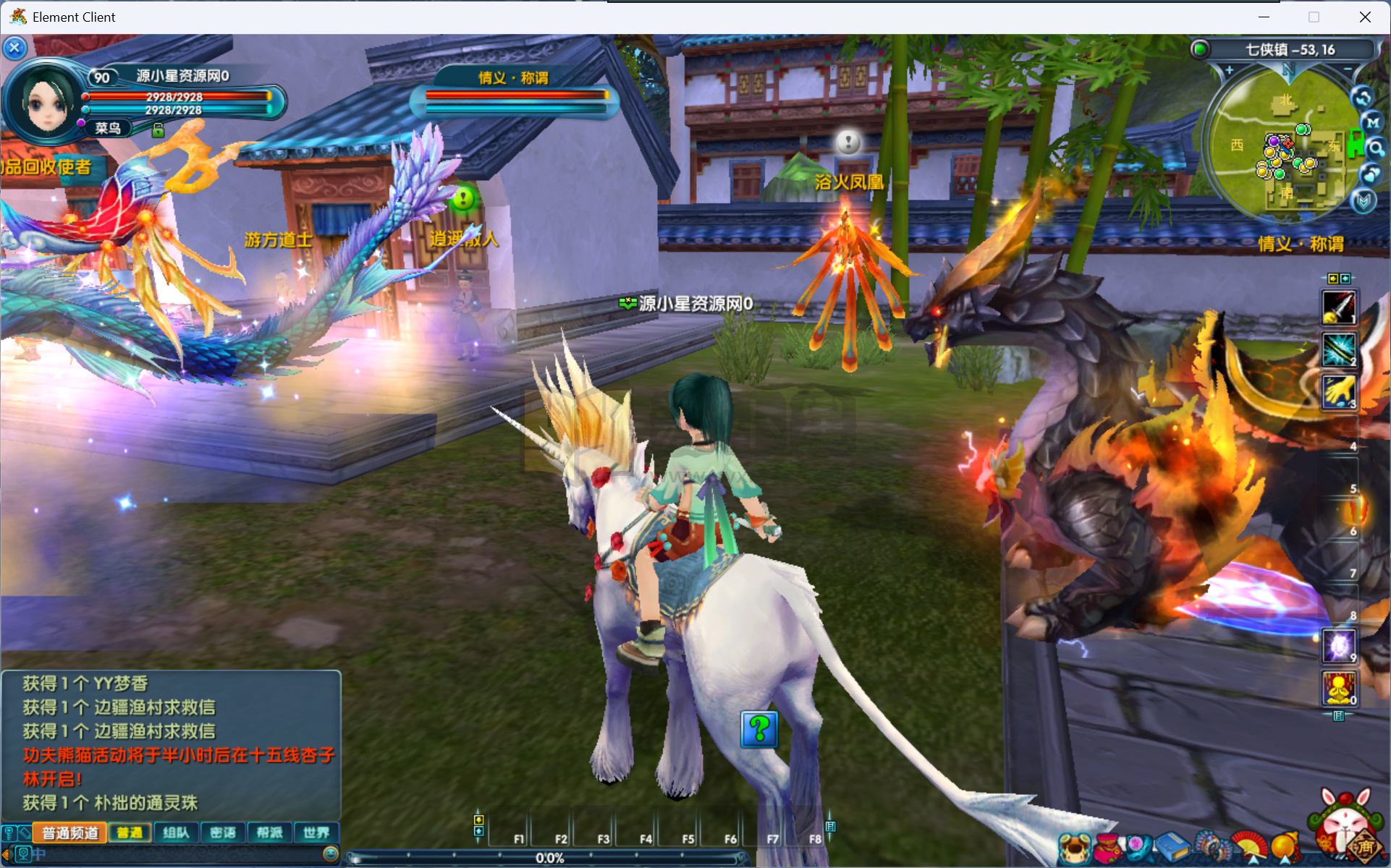The image size is (1391, 868).
Task: Click the blue X button beside the portrait
Action: pyautogui.click(x=14, y=48)
